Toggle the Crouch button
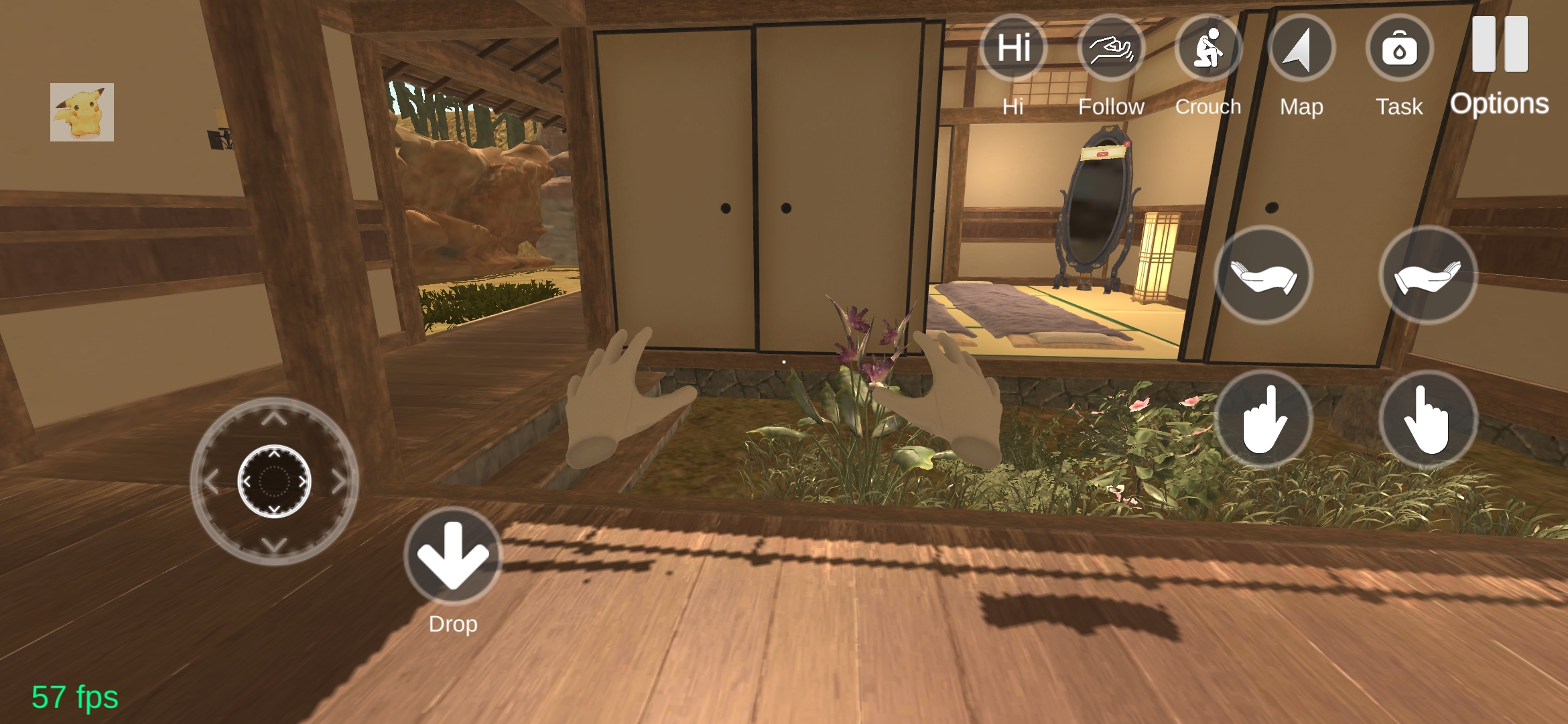This screenshot has width=1568, height=724. 1208,48
